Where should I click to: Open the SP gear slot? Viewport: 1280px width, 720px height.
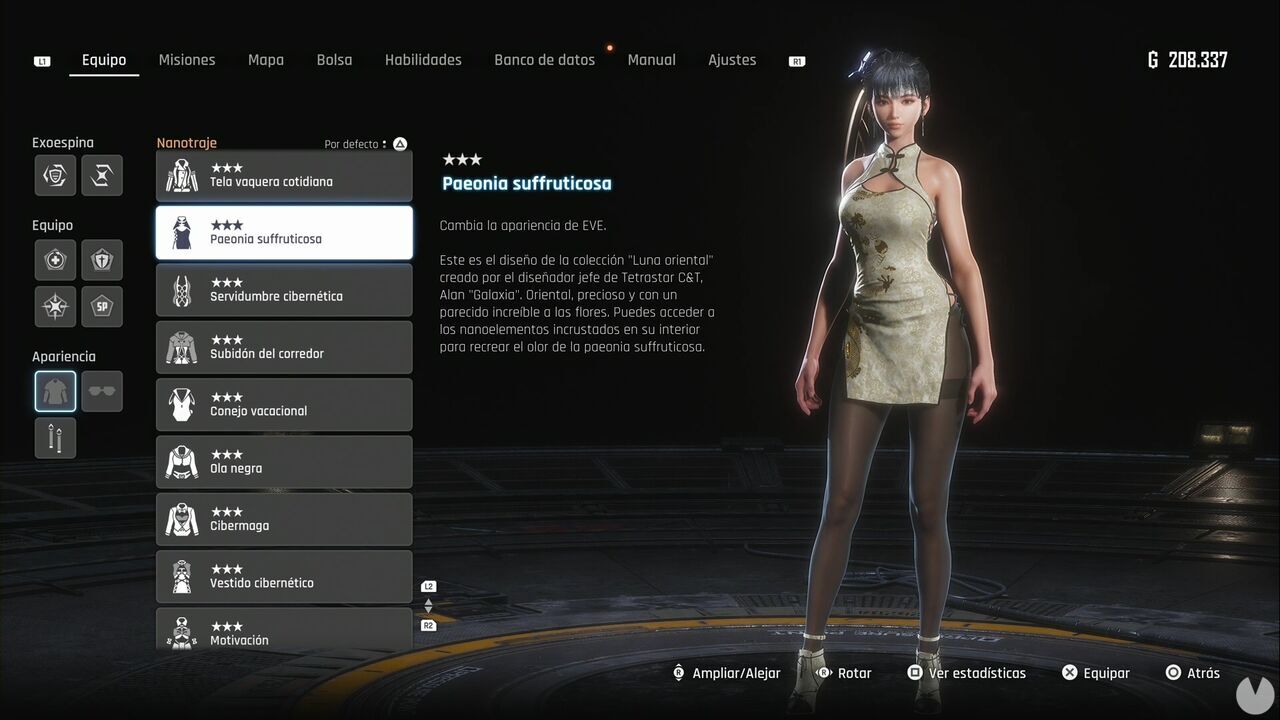(x=101, y=307)
